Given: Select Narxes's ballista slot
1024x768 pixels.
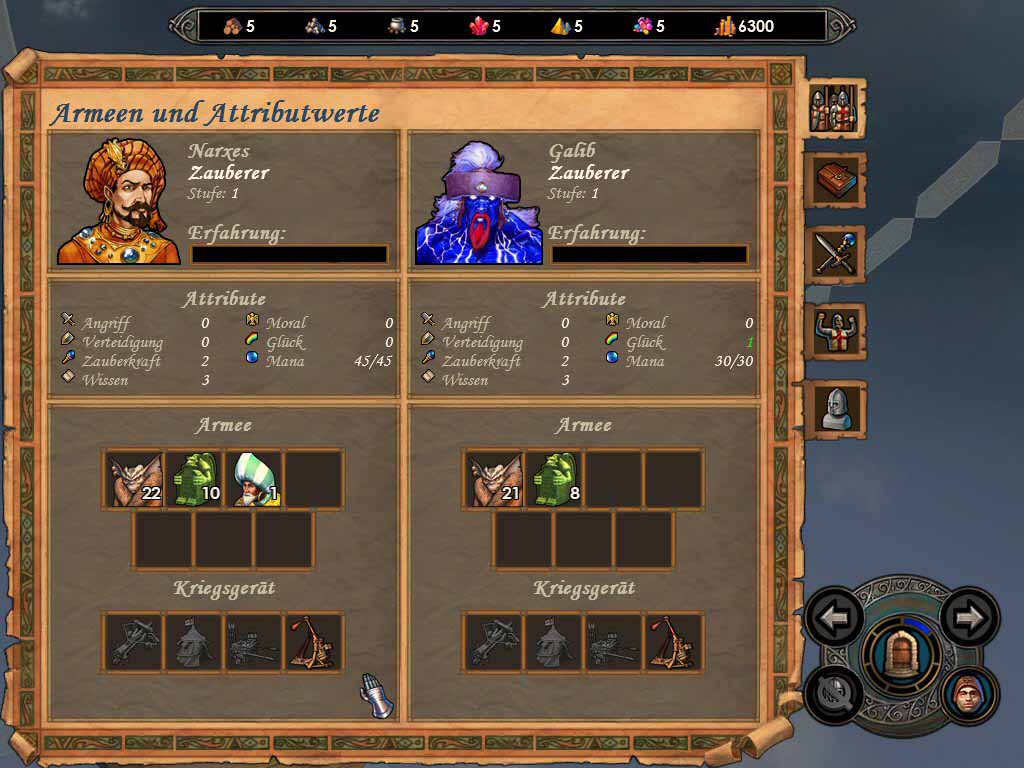Looking at the screenshot, I should (135, 642).
